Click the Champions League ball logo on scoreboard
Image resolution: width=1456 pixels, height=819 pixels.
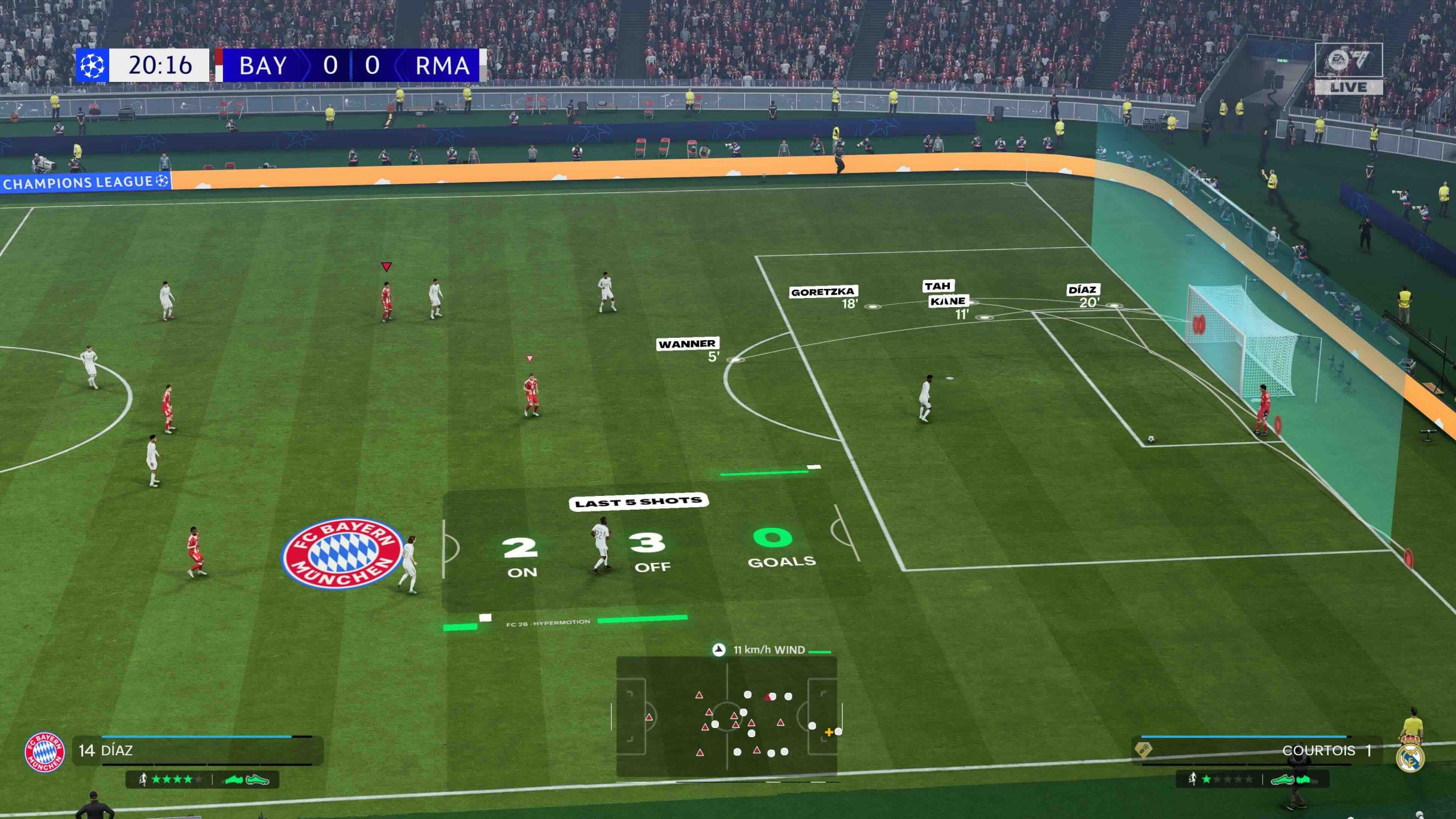92,66
